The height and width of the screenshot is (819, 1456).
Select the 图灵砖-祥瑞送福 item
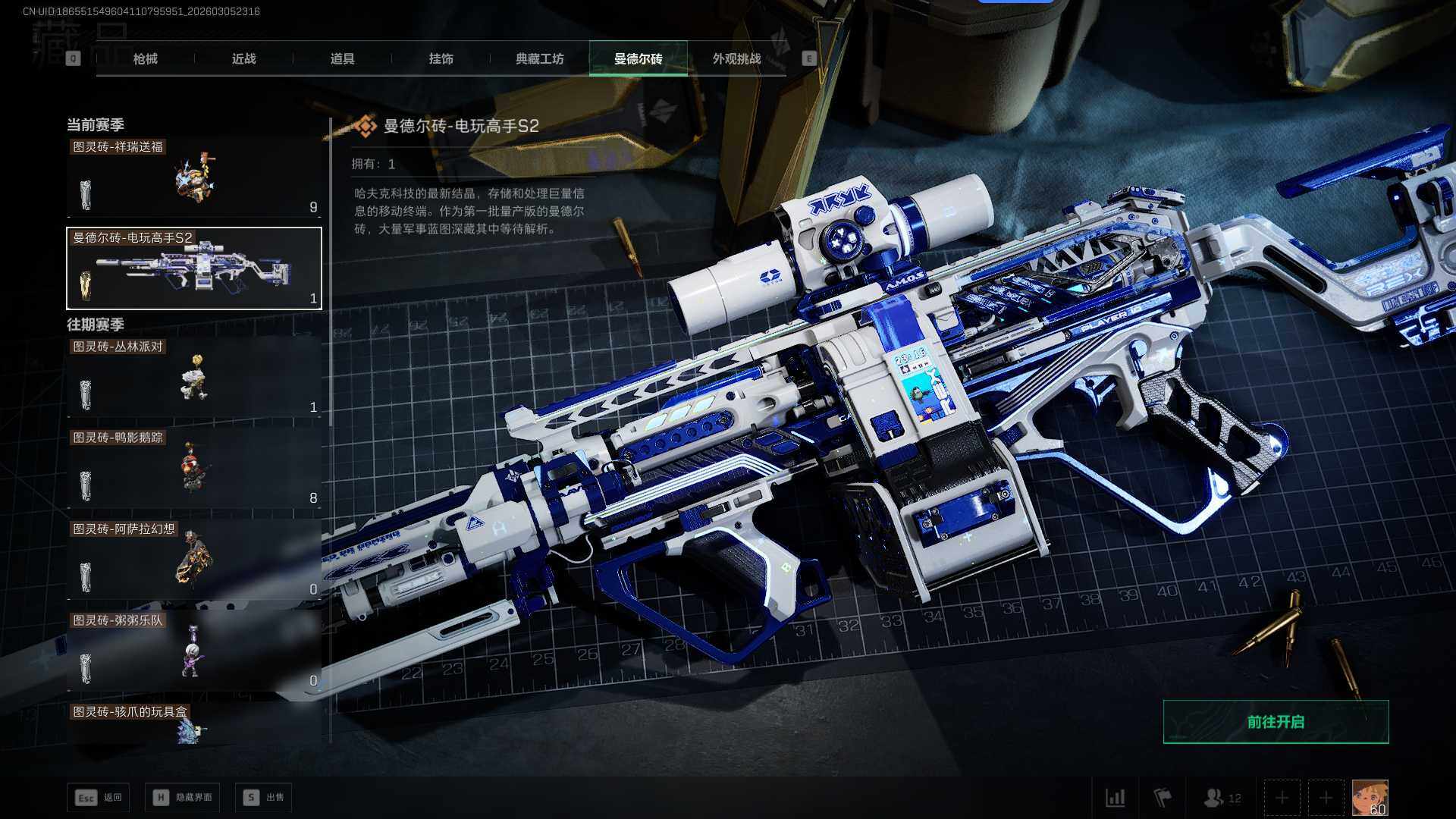click(x=193, y=179)
